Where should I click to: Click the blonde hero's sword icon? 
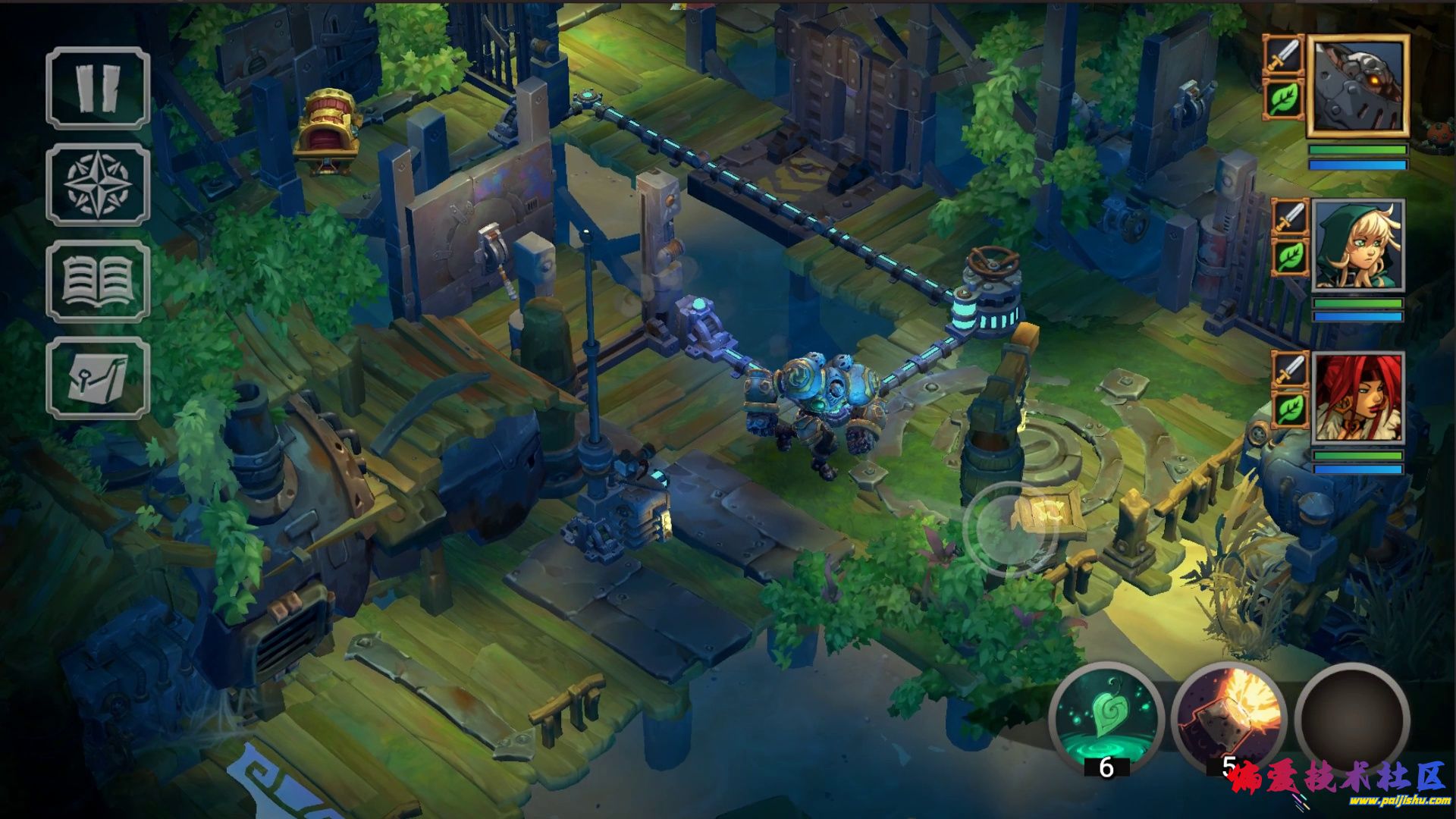1291,219
